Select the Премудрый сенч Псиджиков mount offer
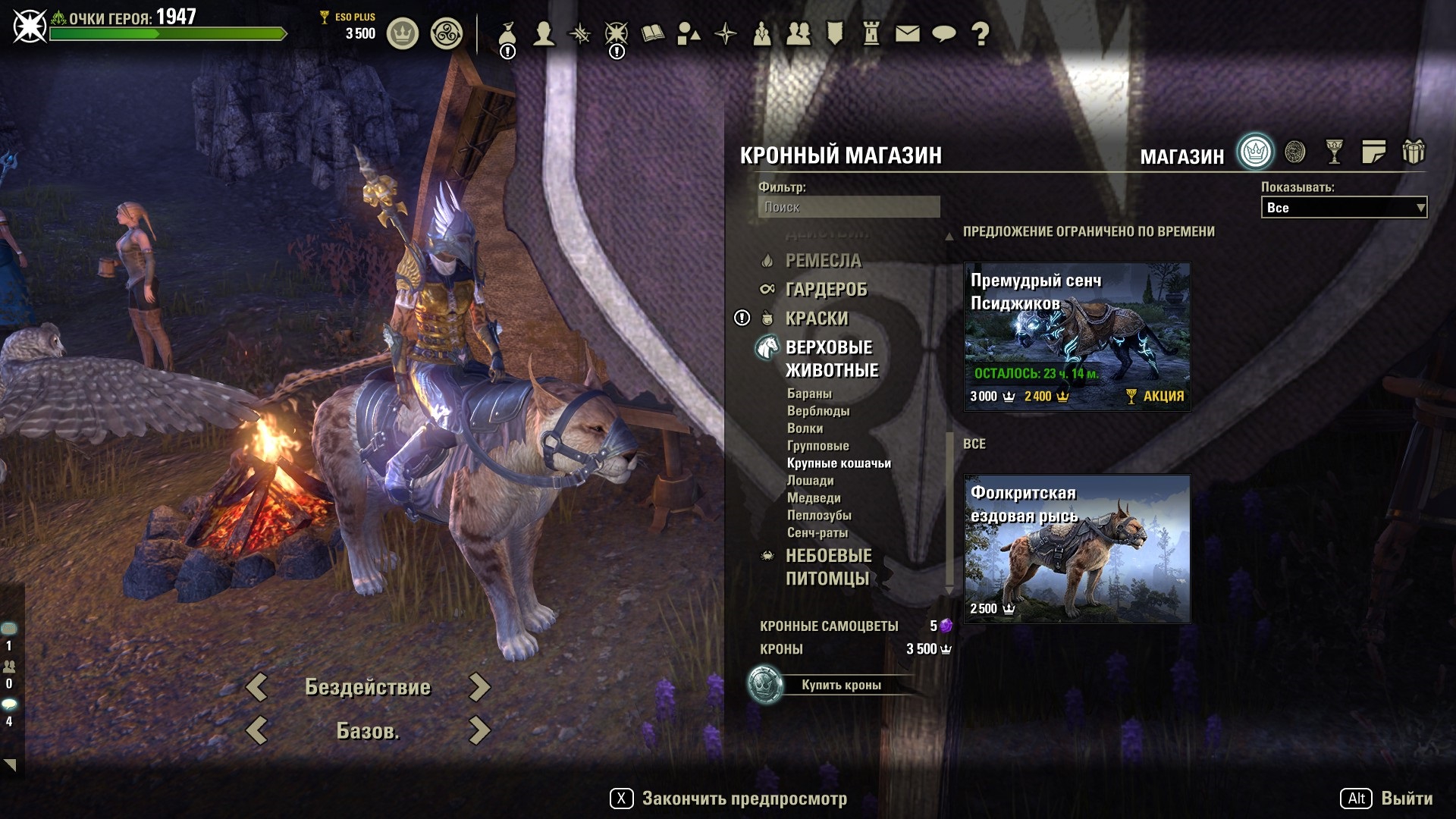The width and height of the screenshot is (1456, 819). click(x=1077, y=337)
